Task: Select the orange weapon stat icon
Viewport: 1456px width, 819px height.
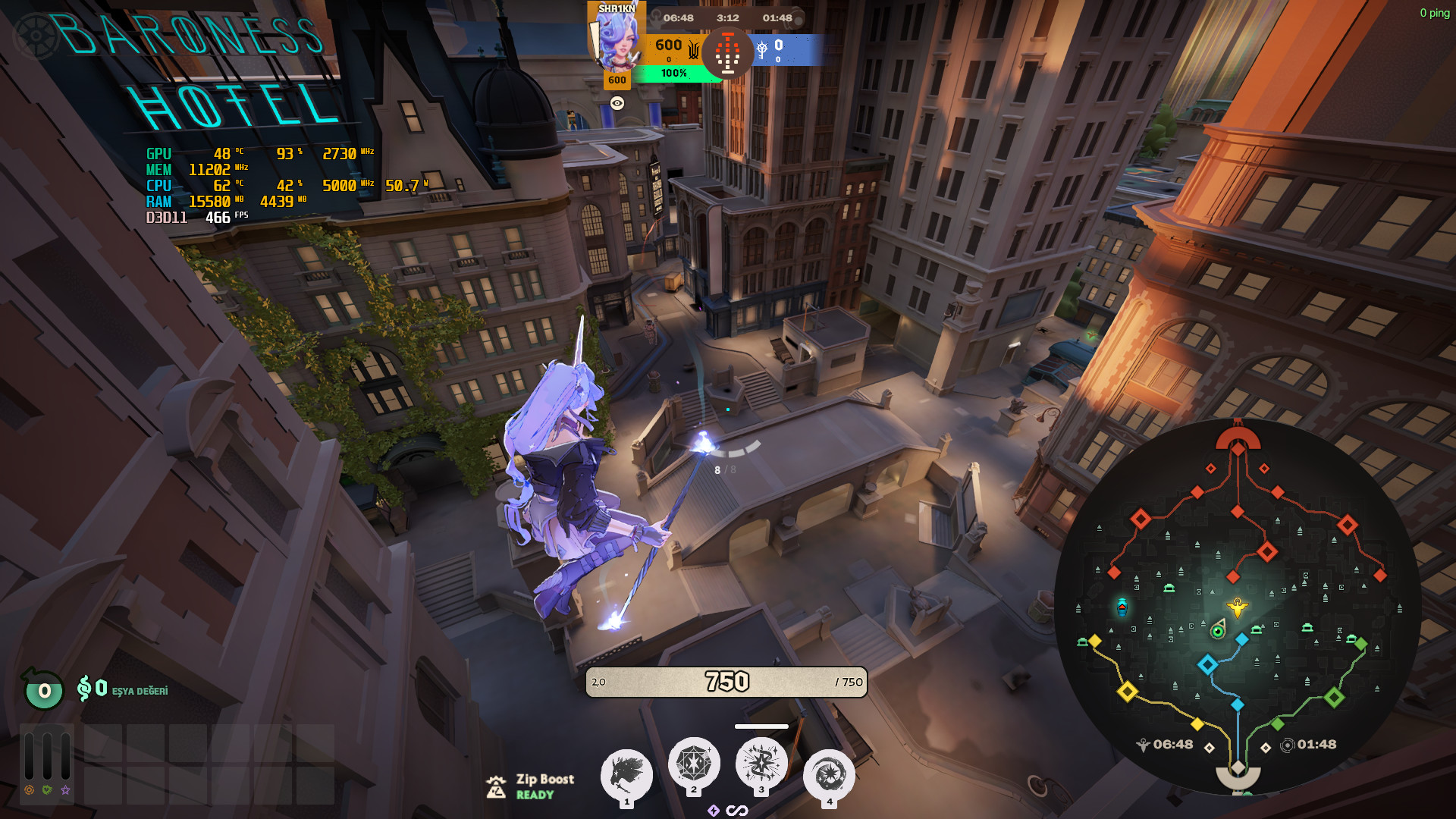Action: 29,790
